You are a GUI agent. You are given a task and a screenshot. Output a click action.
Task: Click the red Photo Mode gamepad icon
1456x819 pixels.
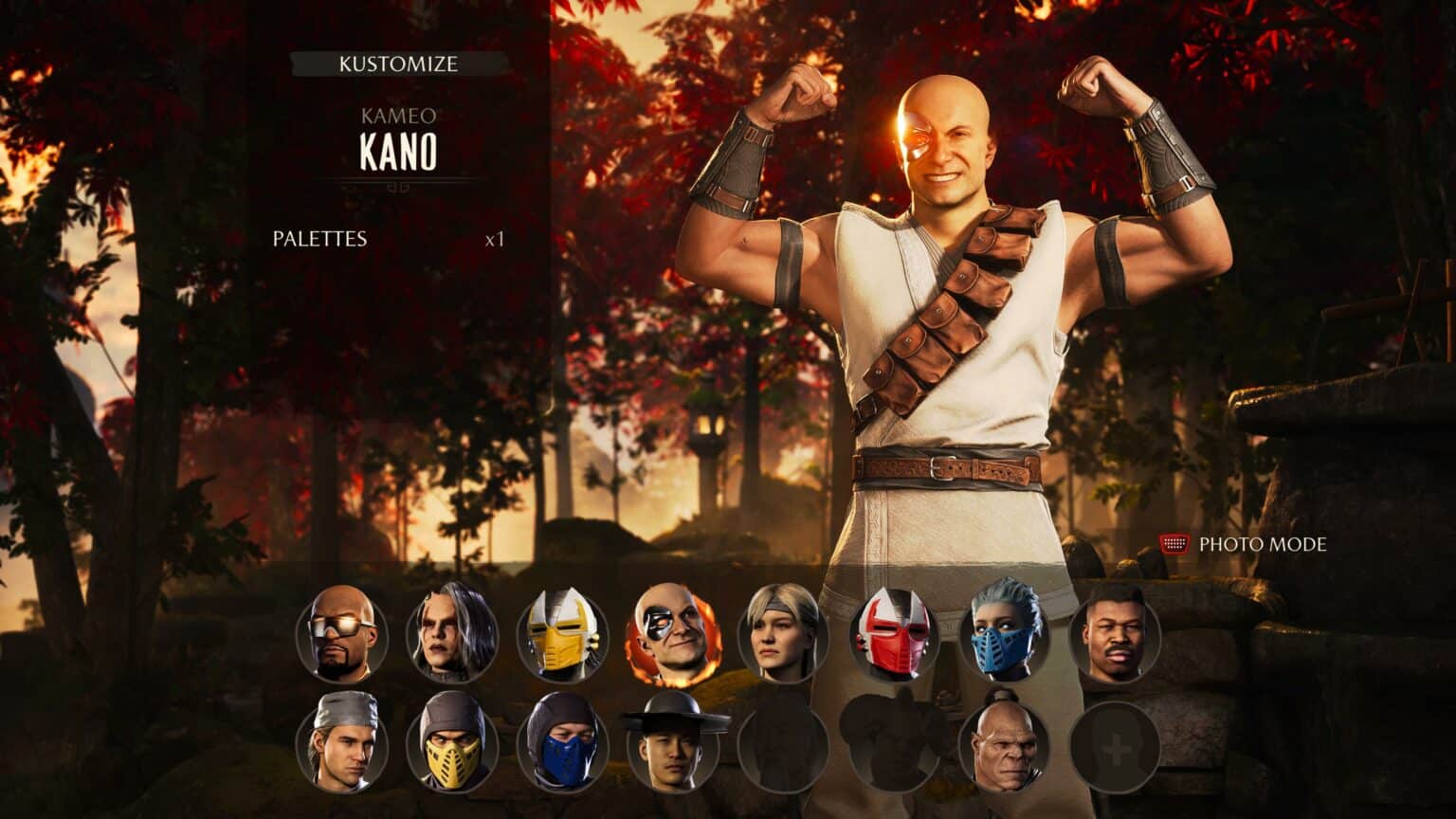point(1175,545)
